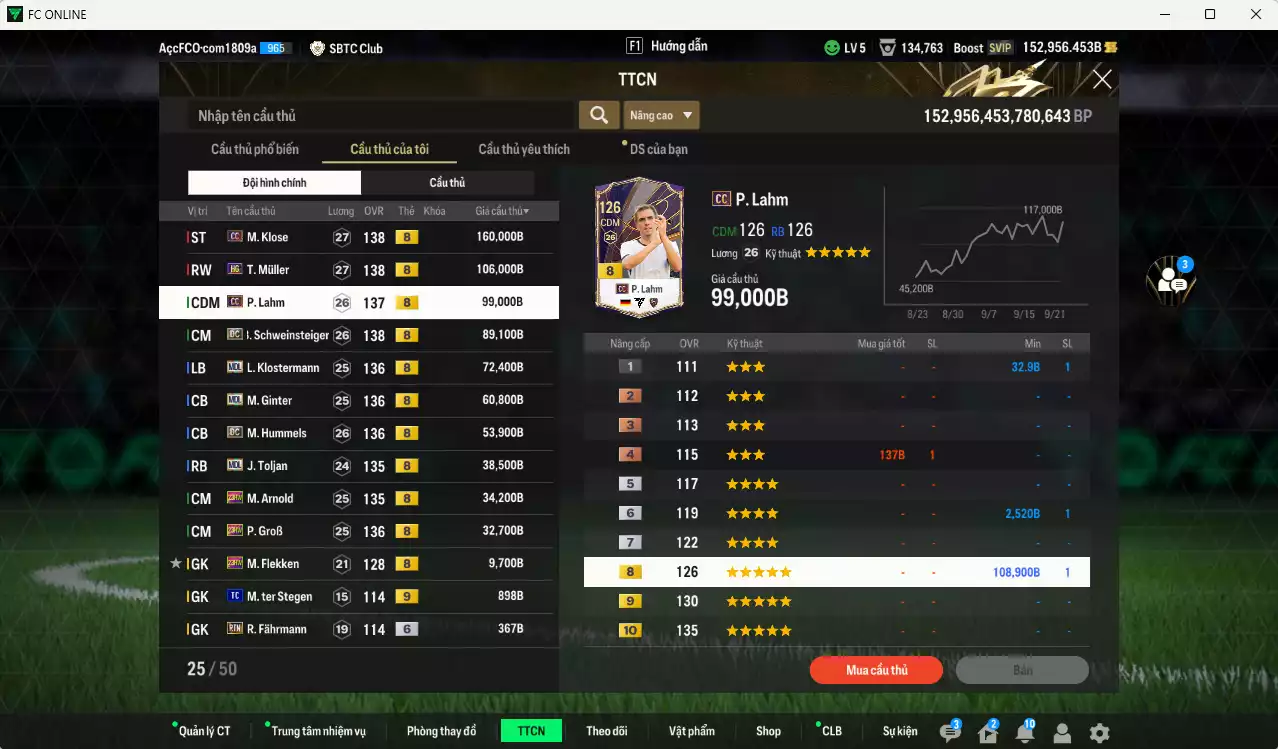Open the gear settings icon
The width and height of the screenshot is (1278, 749).
tap(1099, 733)
